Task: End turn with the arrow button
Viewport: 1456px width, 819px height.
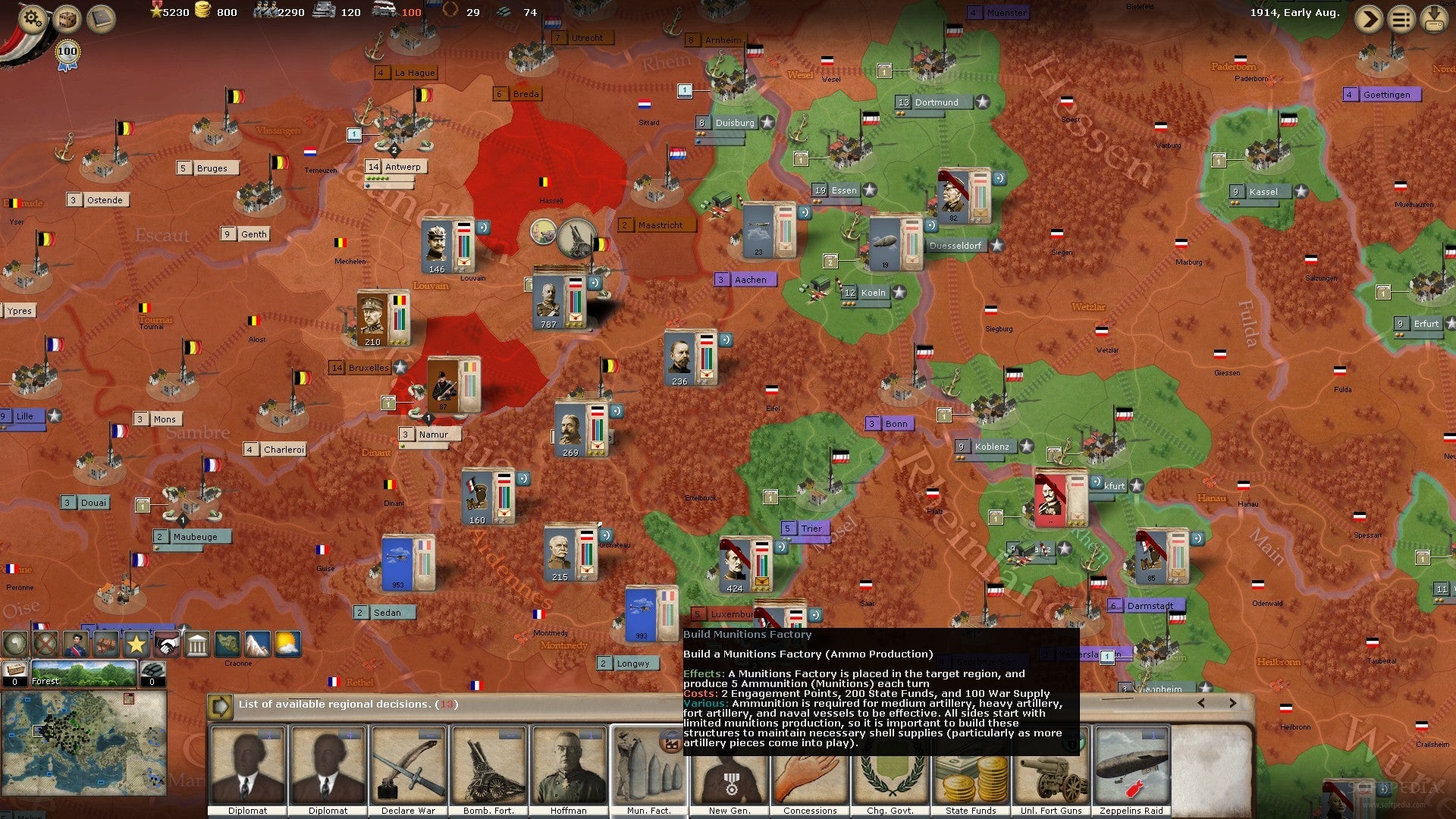Action: (1369, 19)
